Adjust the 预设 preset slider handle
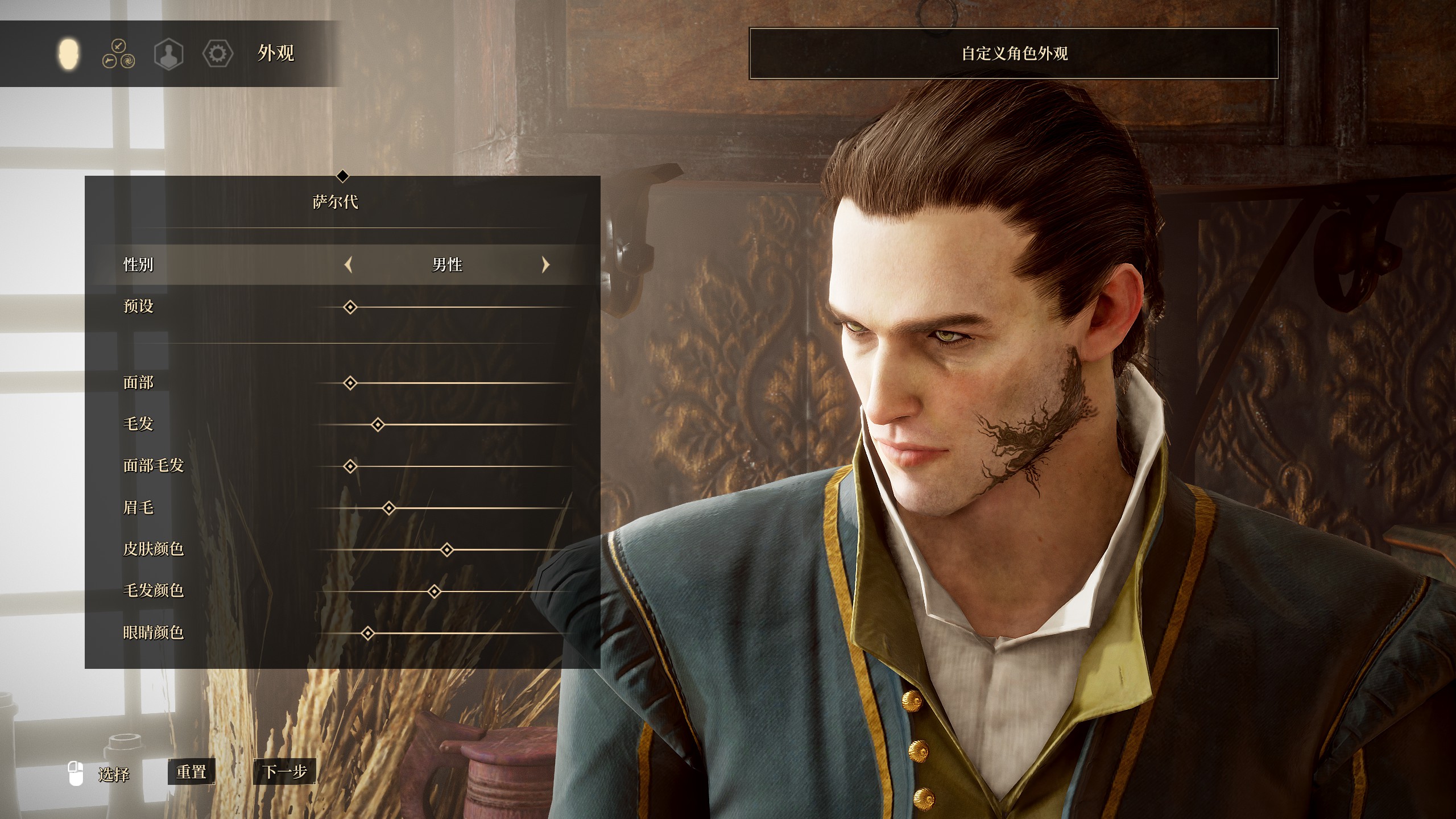 point(350,308)
